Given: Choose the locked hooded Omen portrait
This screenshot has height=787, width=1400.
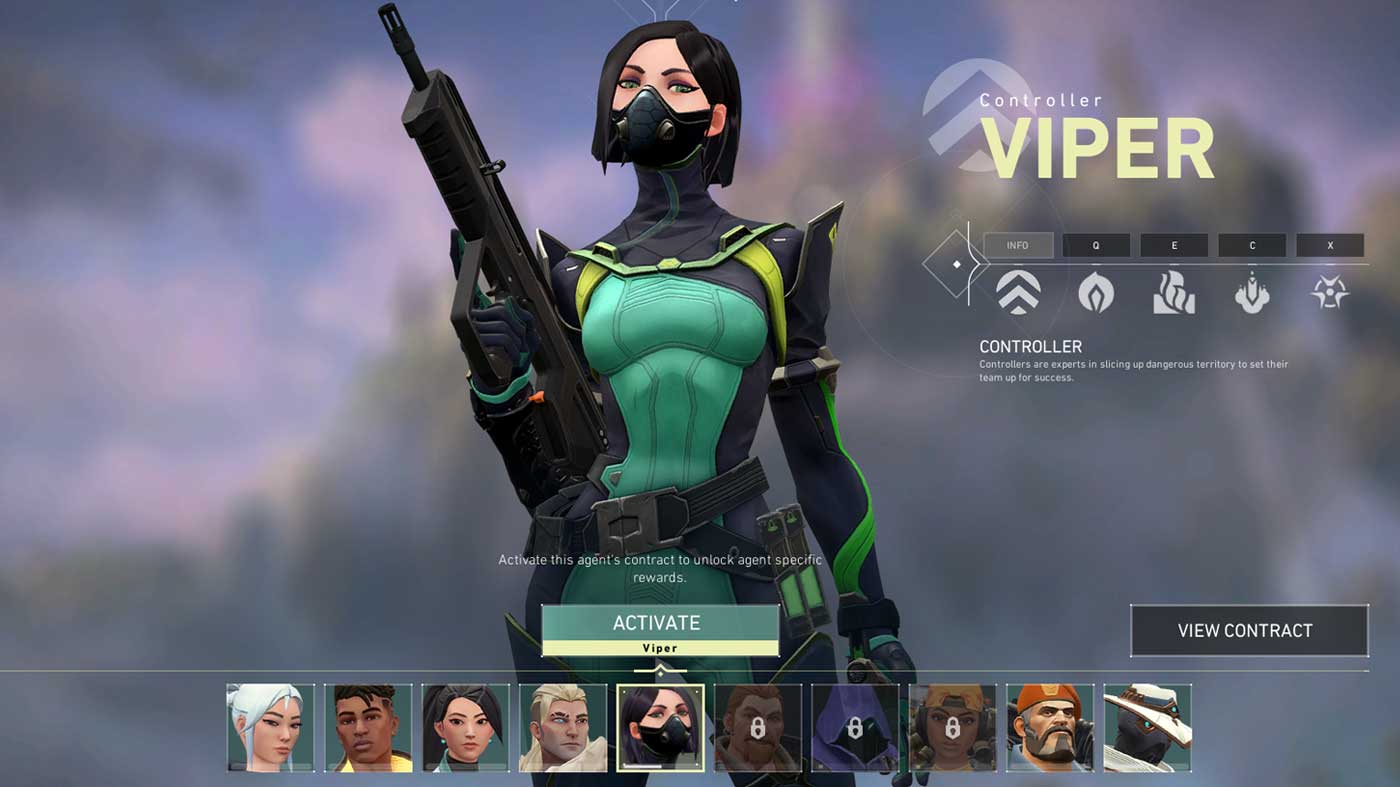Looking at the screenshot, I should [x=855, y=728].
